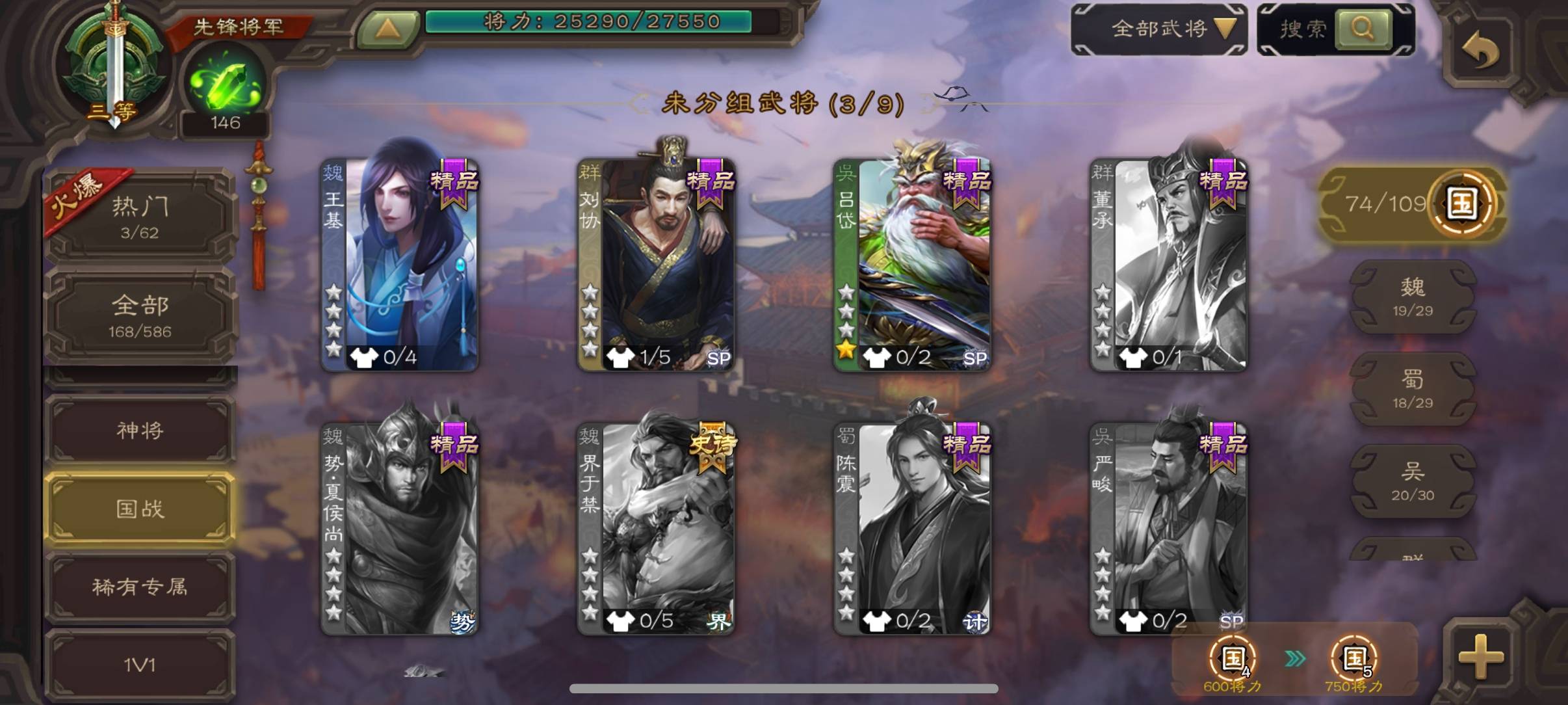Open the 稀有专属 rare exclusive tab
Viewport: 1568px width, 705px height.
pyautogui.click(x=140, y=587)
